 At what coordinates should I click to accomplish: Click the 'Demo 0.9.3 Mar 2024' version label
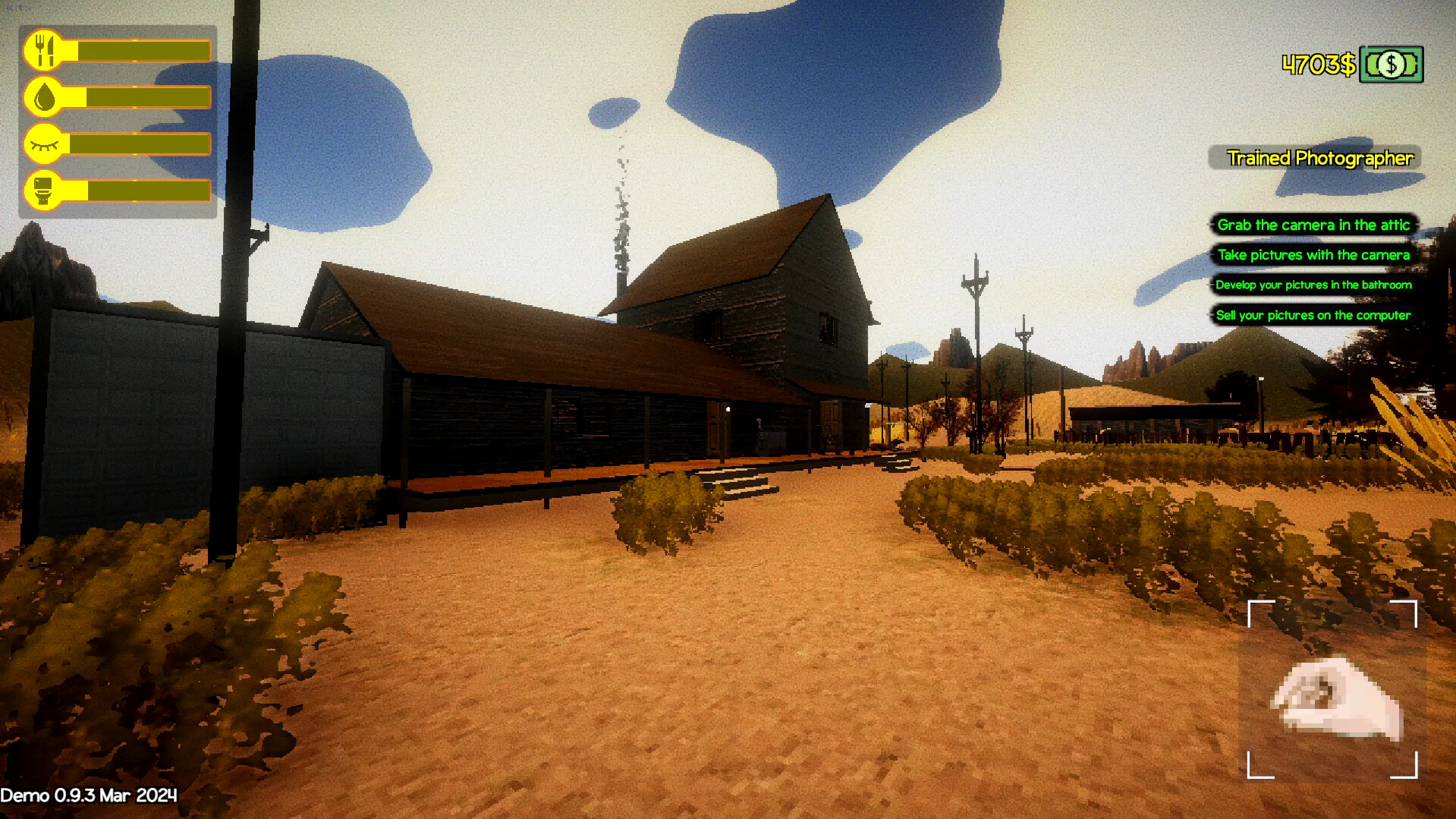click(88, 796)
